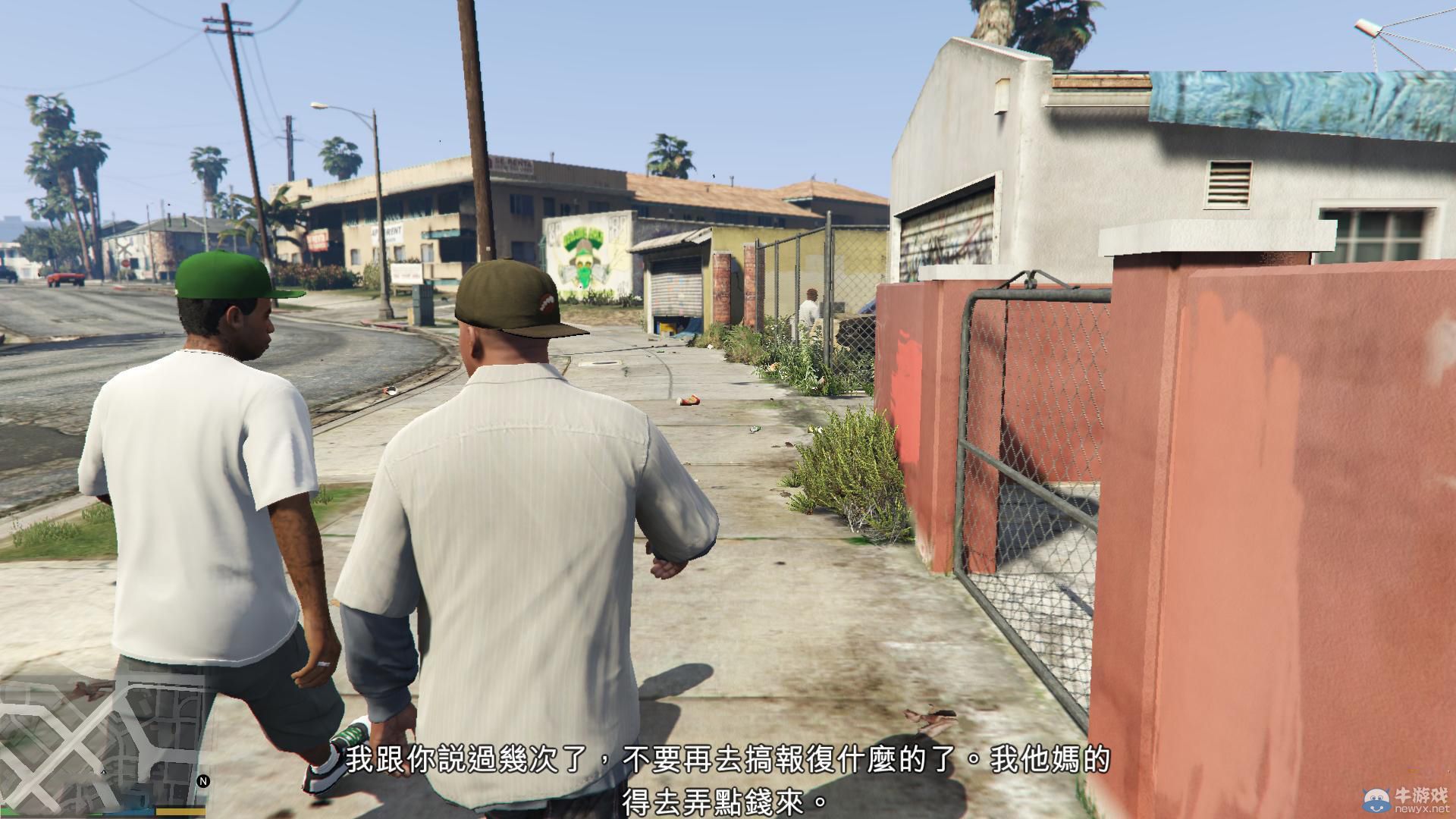
Task: Click the 牛游戏 mascot logo watermark
Action: click(x=1377, y=800)
